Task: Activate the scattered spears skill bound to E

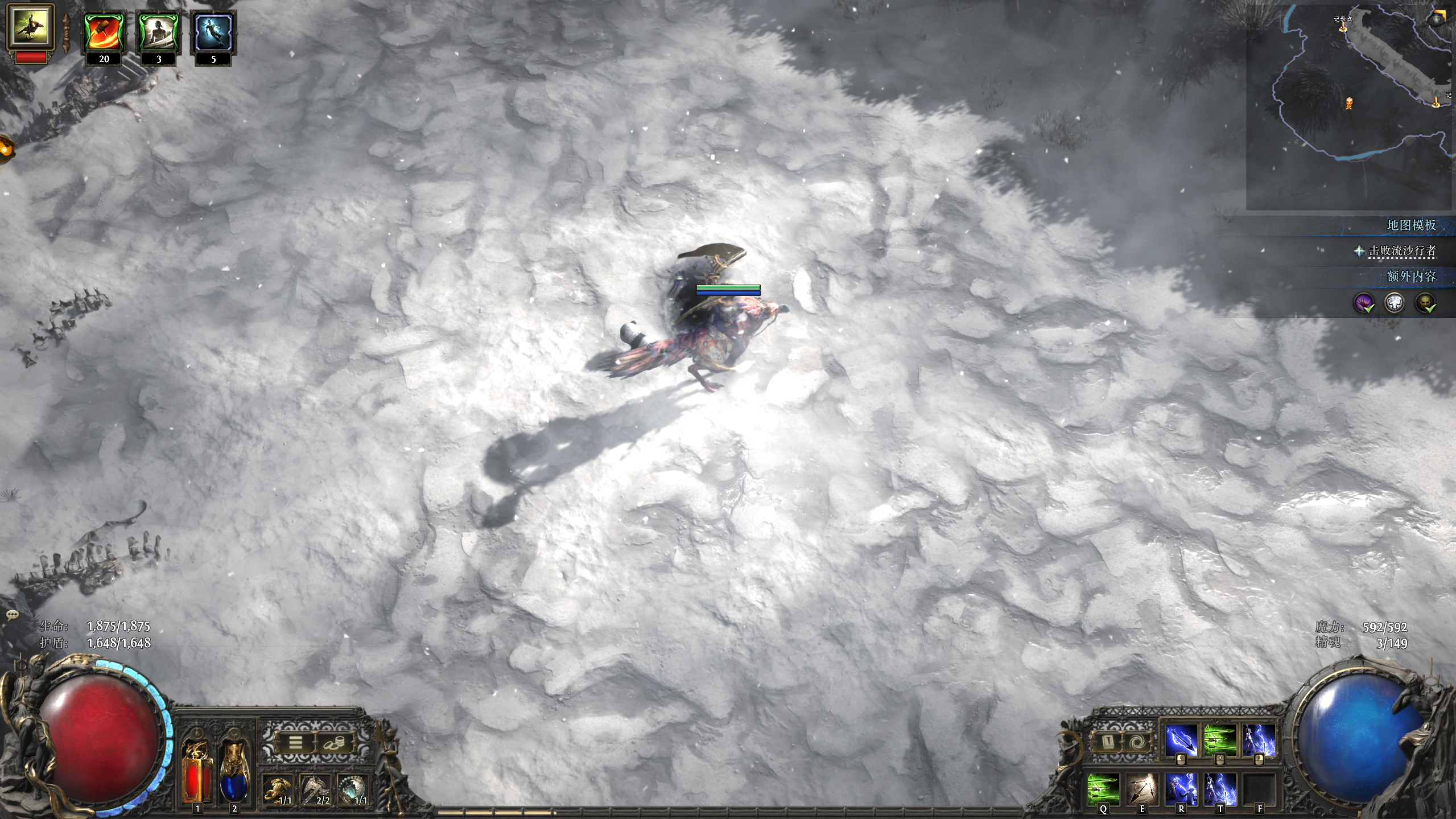Action: click(1142, 789)
